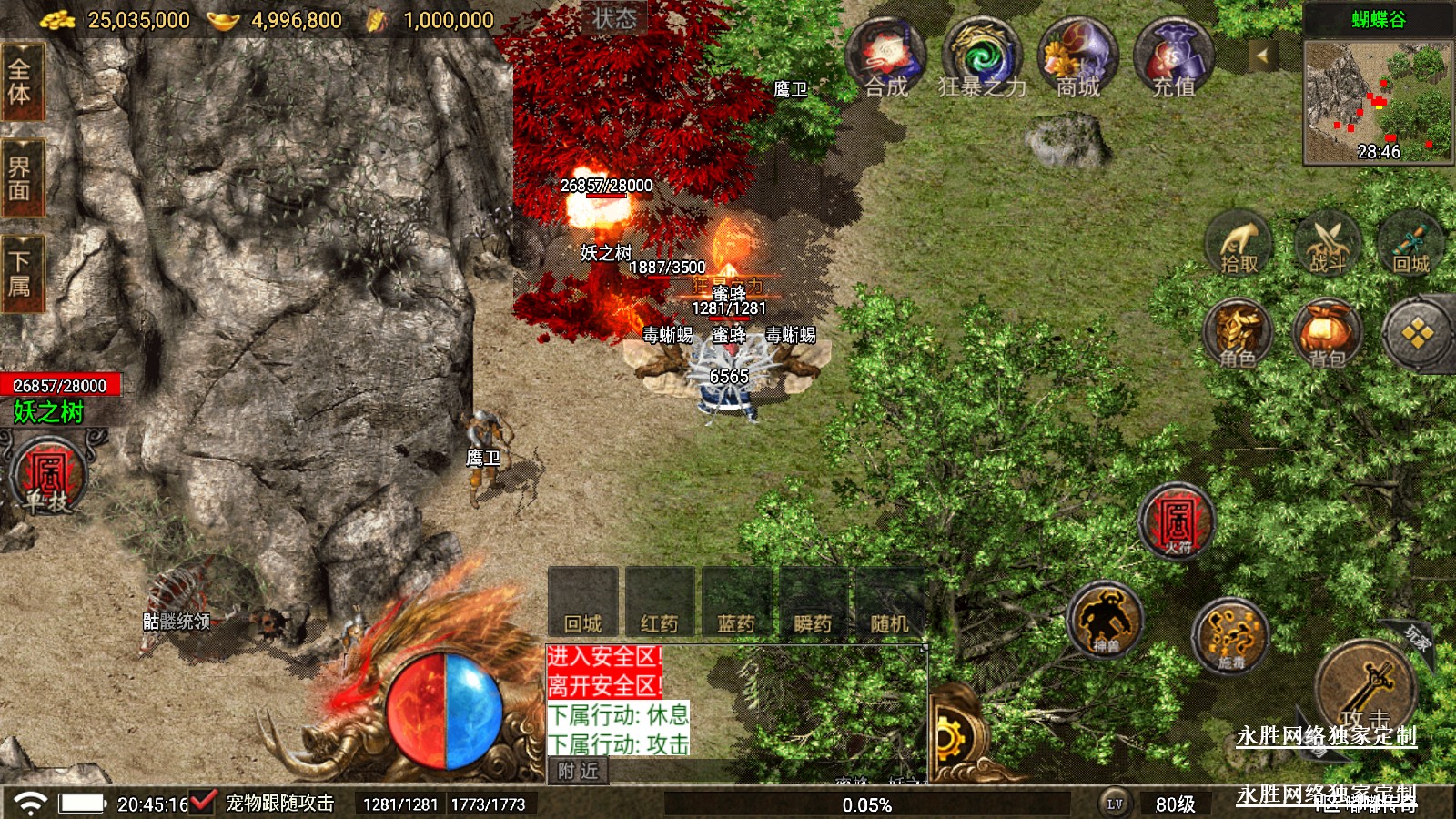The width and height of the screenshot is (1456, 819).
Task: Tap the 拾取 pickup hand icon
Action: coord(1239,244)
